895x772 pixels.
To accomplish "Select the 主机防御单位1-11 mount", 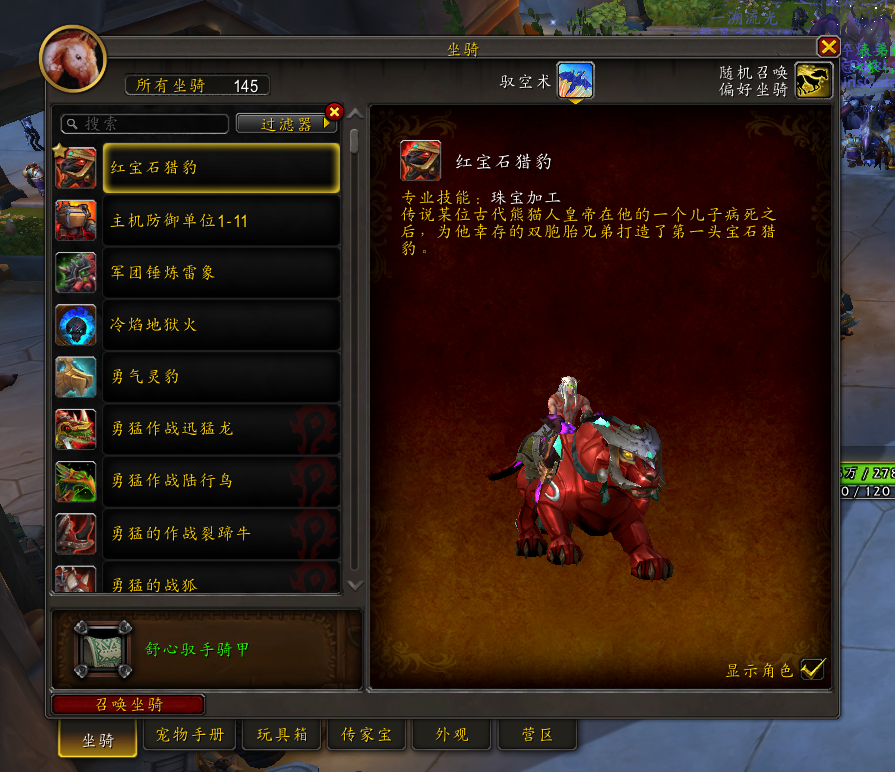I will [x=221, y=221].
